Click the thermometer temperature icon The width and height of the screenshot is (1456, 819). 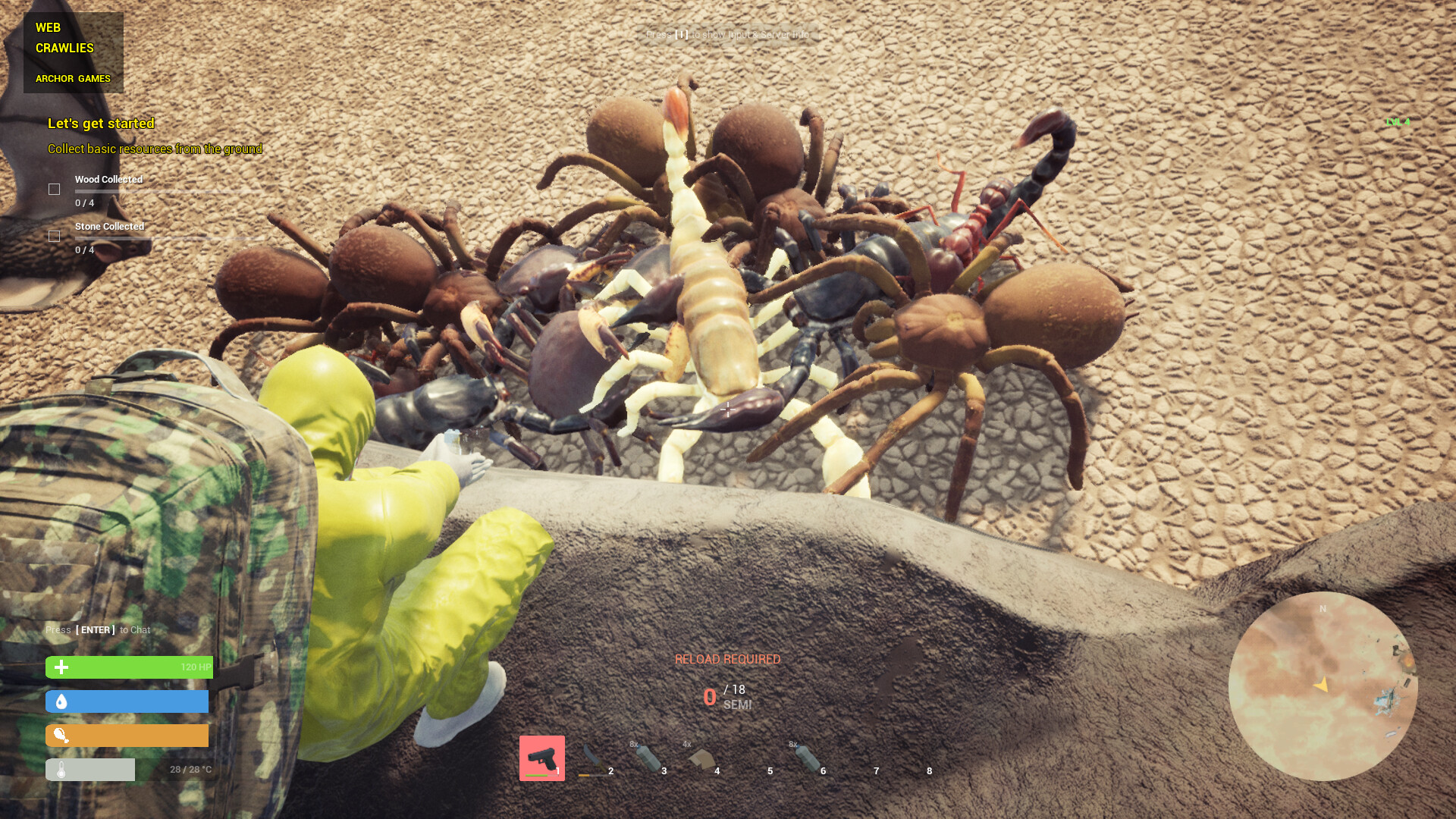[x=60, y=768]
